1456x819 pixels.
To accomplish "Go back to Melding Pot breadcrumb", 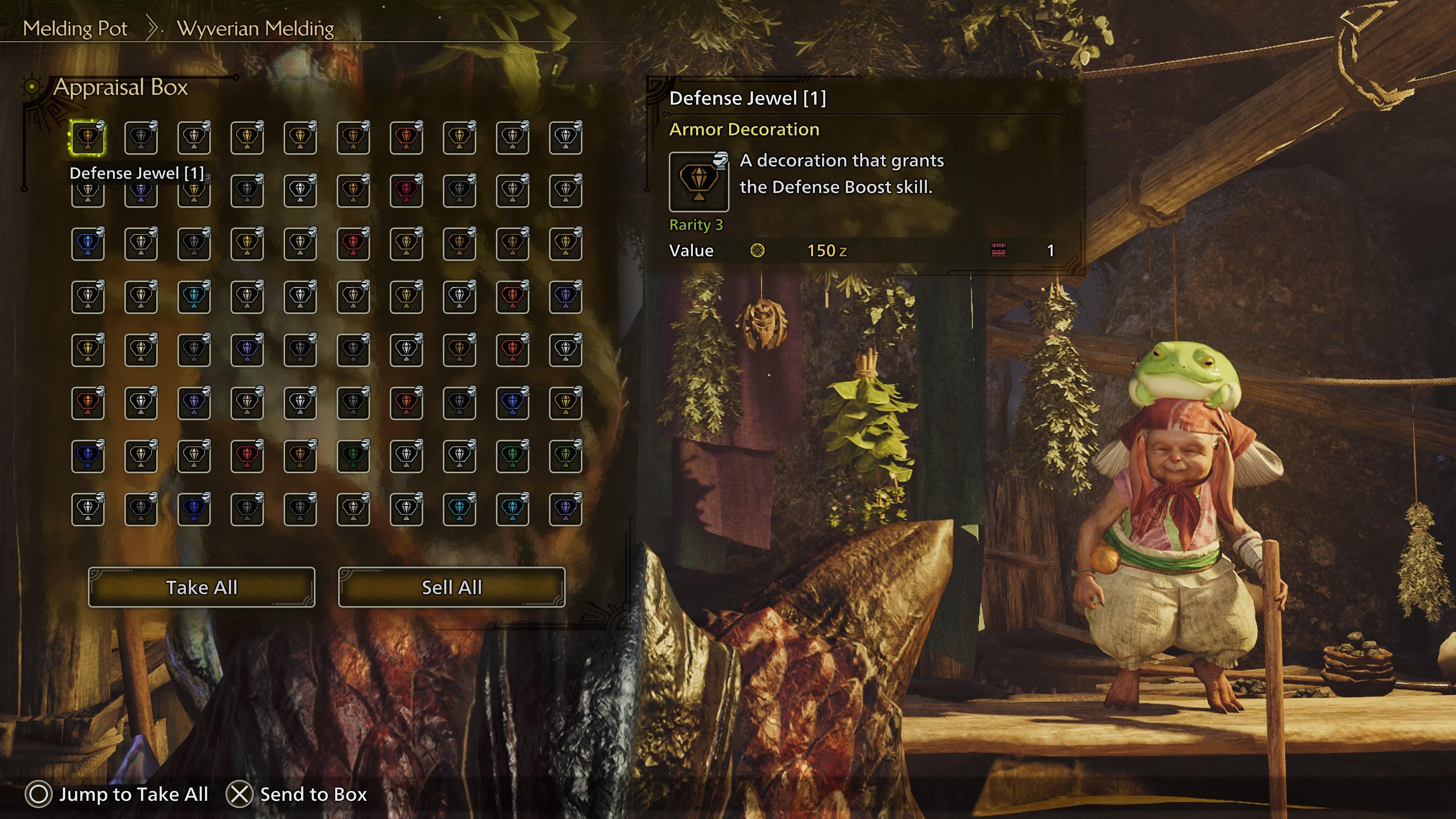I will point(75,28).
